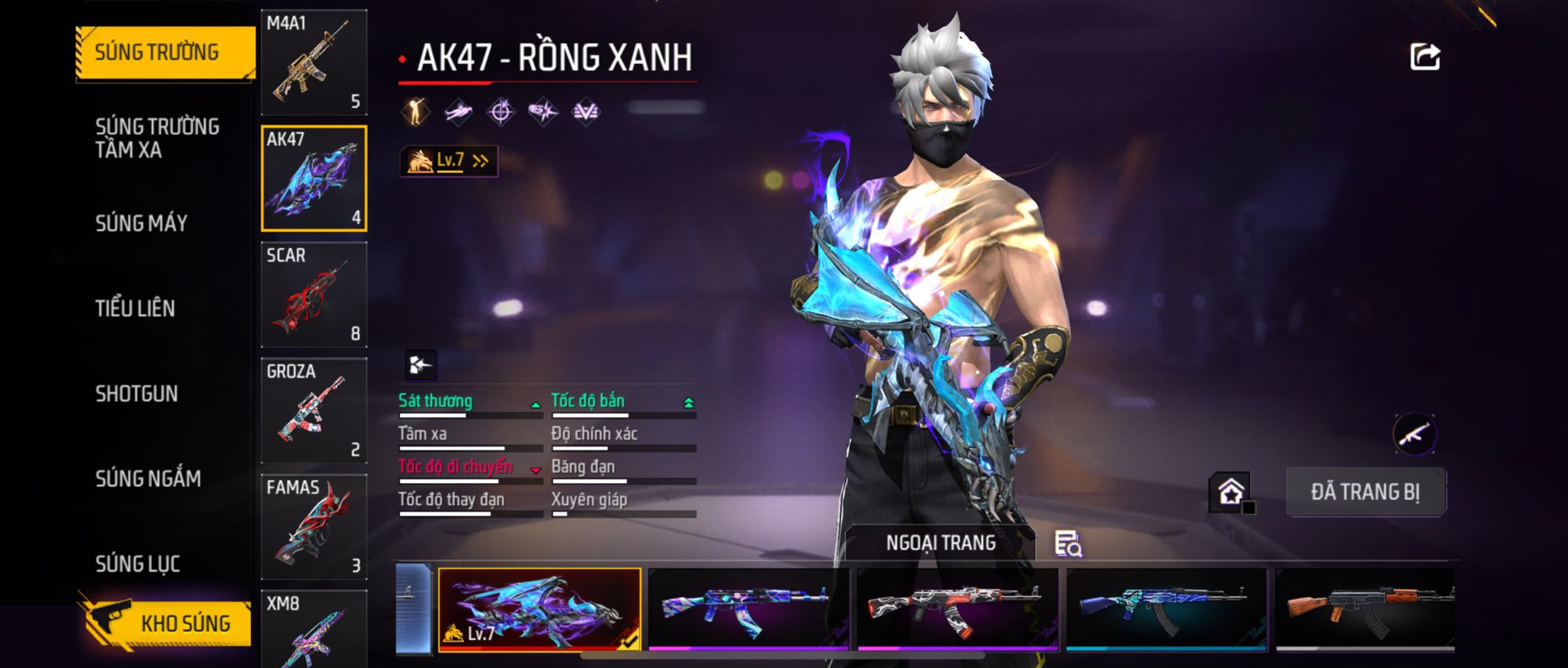The image size is (1568, 668).
Task: Switch to Súng Ngắm category
Action: [148, 478]
